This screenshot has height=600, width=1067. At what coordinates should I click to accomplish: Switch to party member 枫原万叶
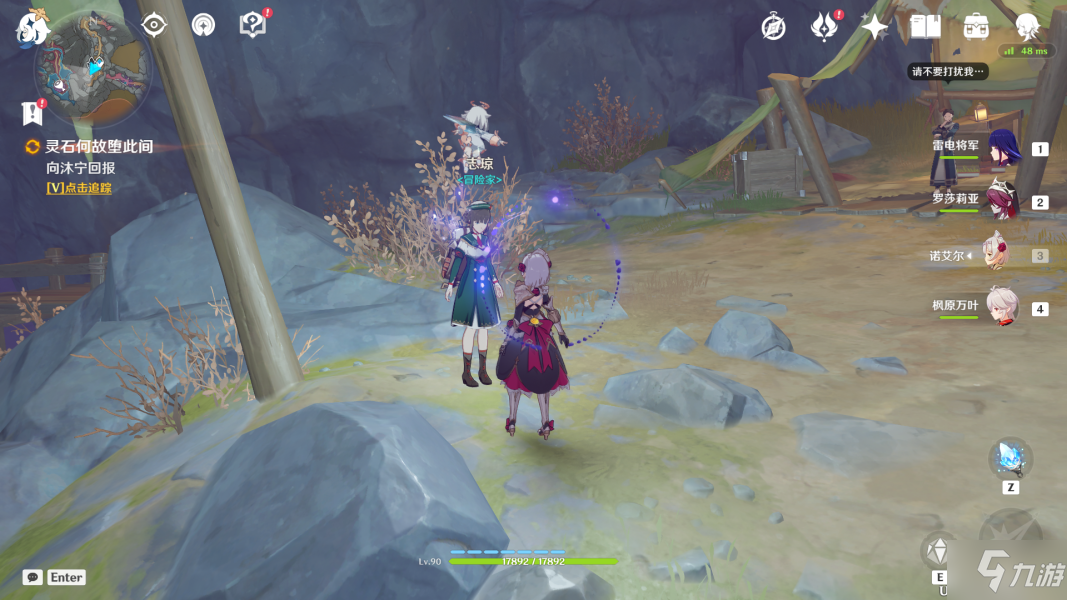[x=1003, y=307]
